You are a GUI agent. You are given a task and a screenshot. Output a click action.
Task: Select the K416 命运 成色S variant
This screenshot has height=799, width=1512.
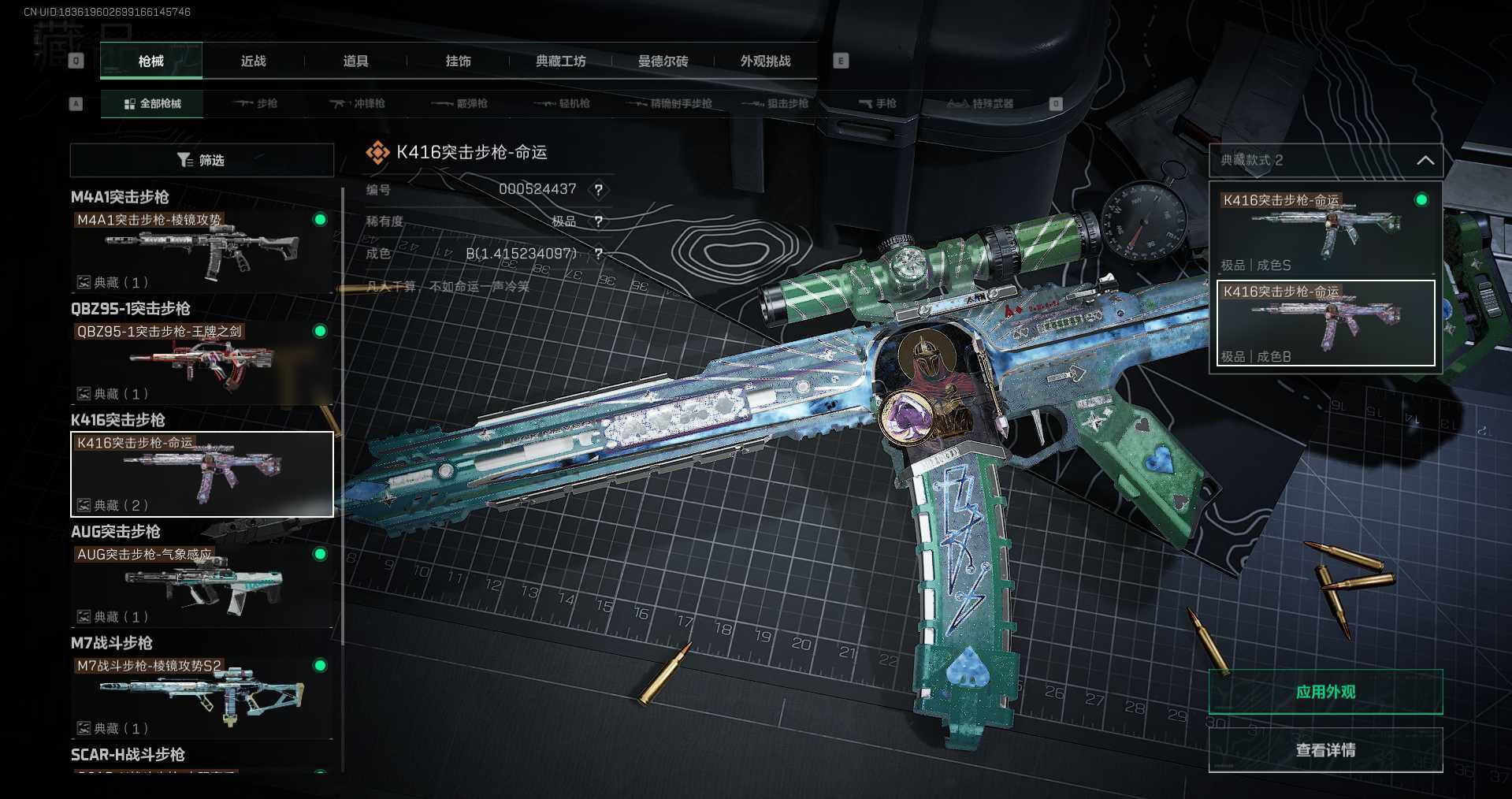point(1325,230)
